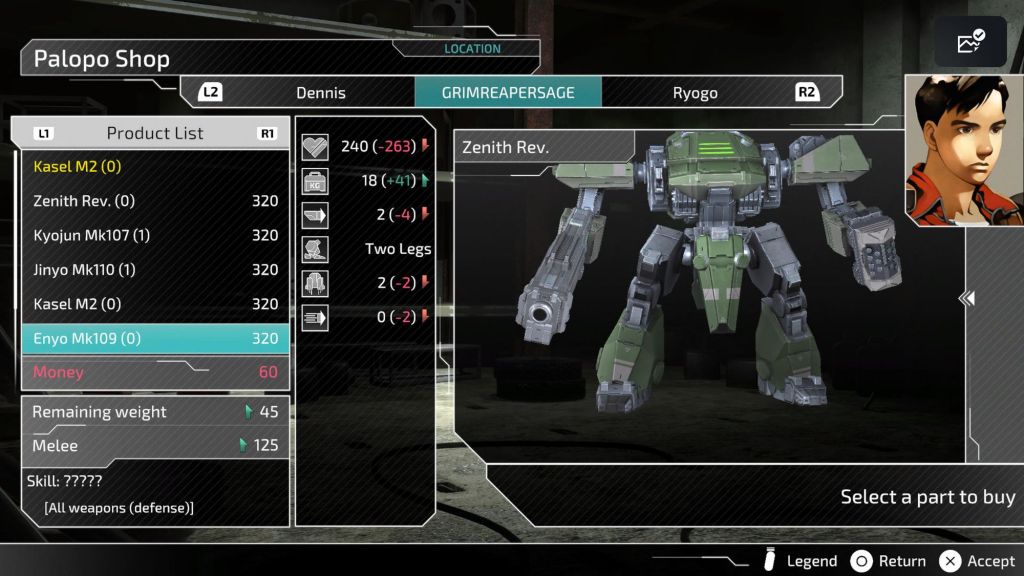Expand the side panel with the double-arrow
The width and height of the screenshot is (1024, 576).
click(966, 298)
